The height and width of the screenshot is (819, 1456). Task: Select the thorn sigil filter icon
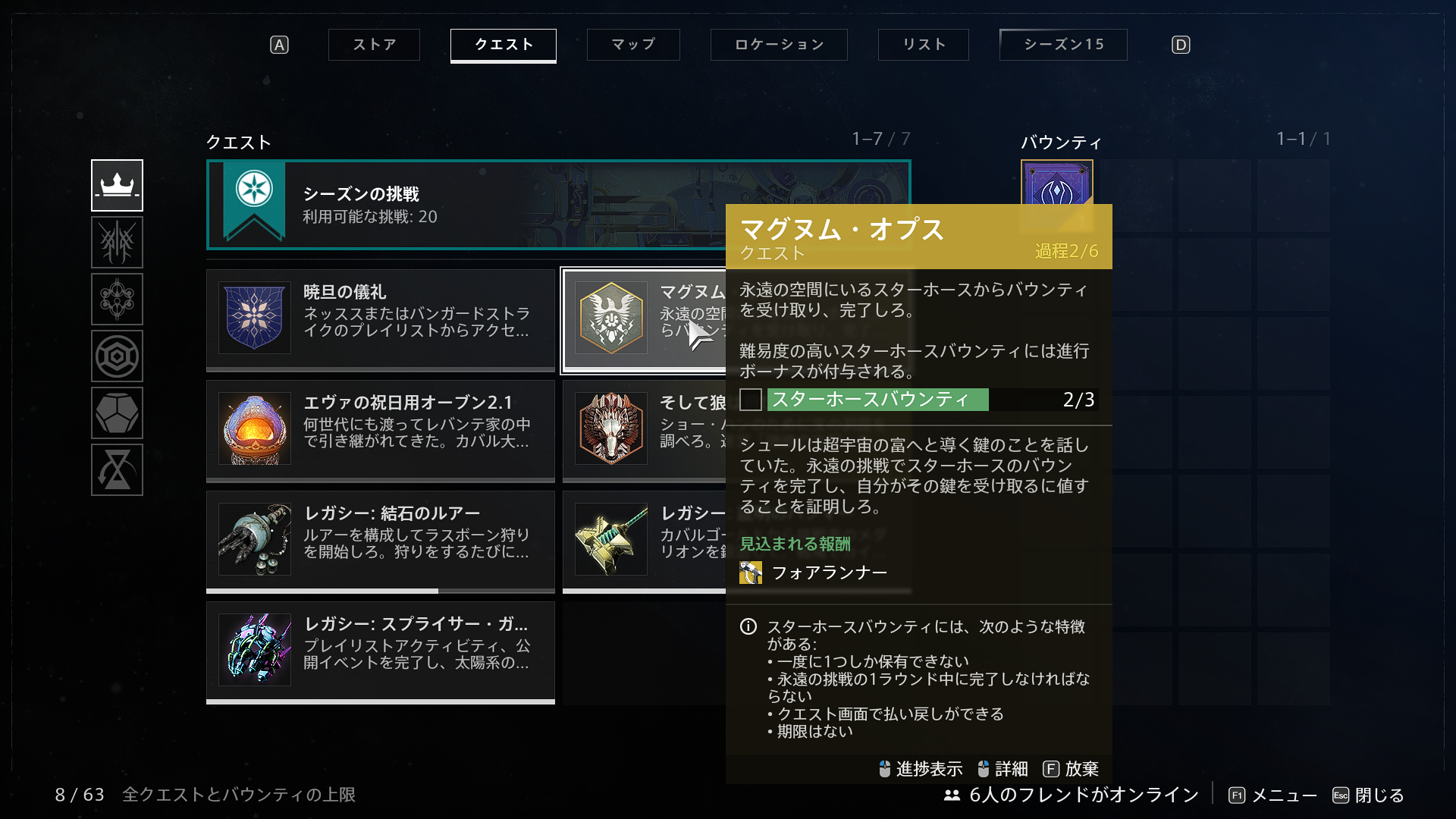118,243
